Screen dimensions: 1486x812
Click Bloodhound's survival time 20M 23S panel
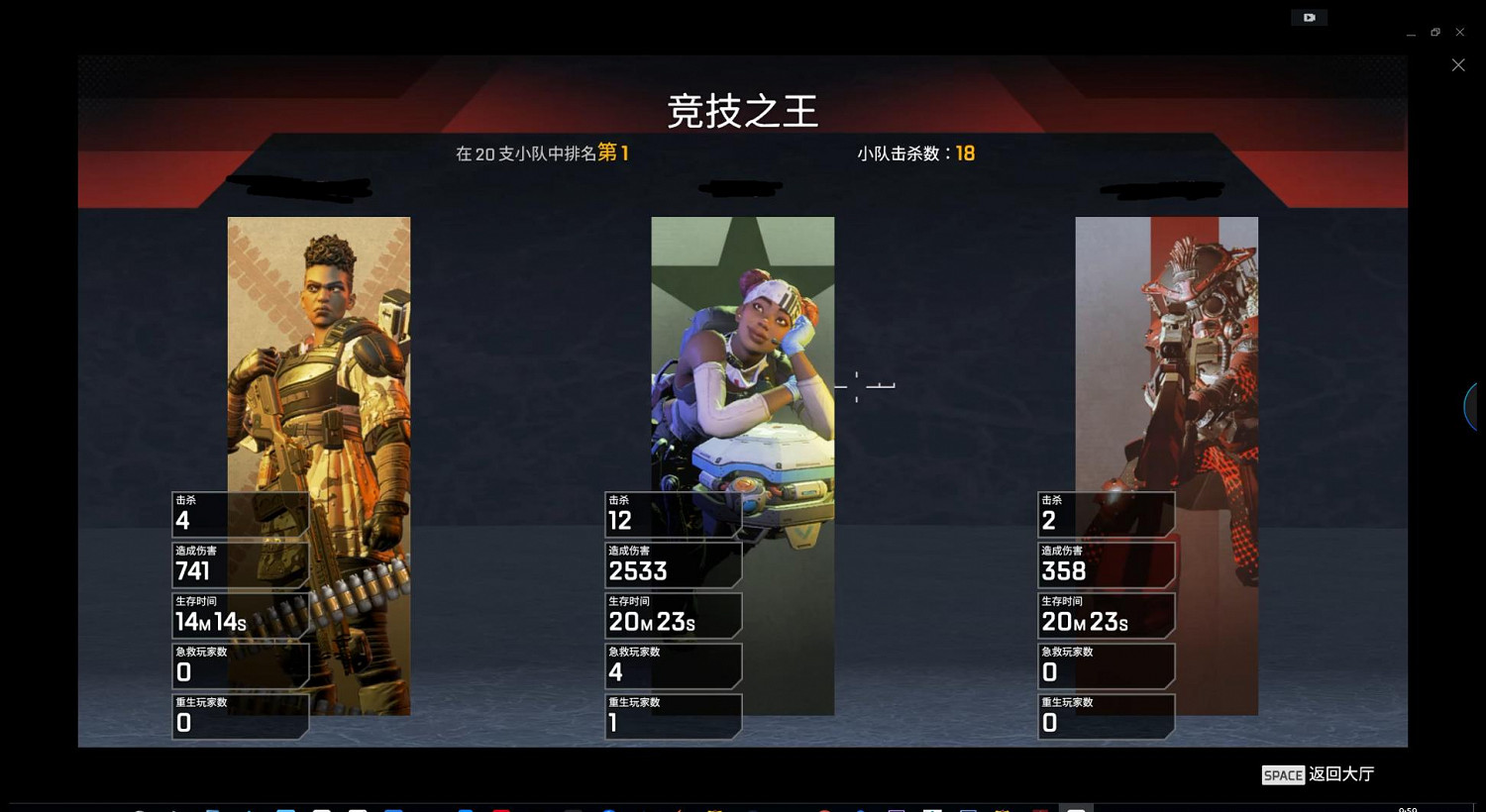pyautogui.click(x=1107, y=615)
